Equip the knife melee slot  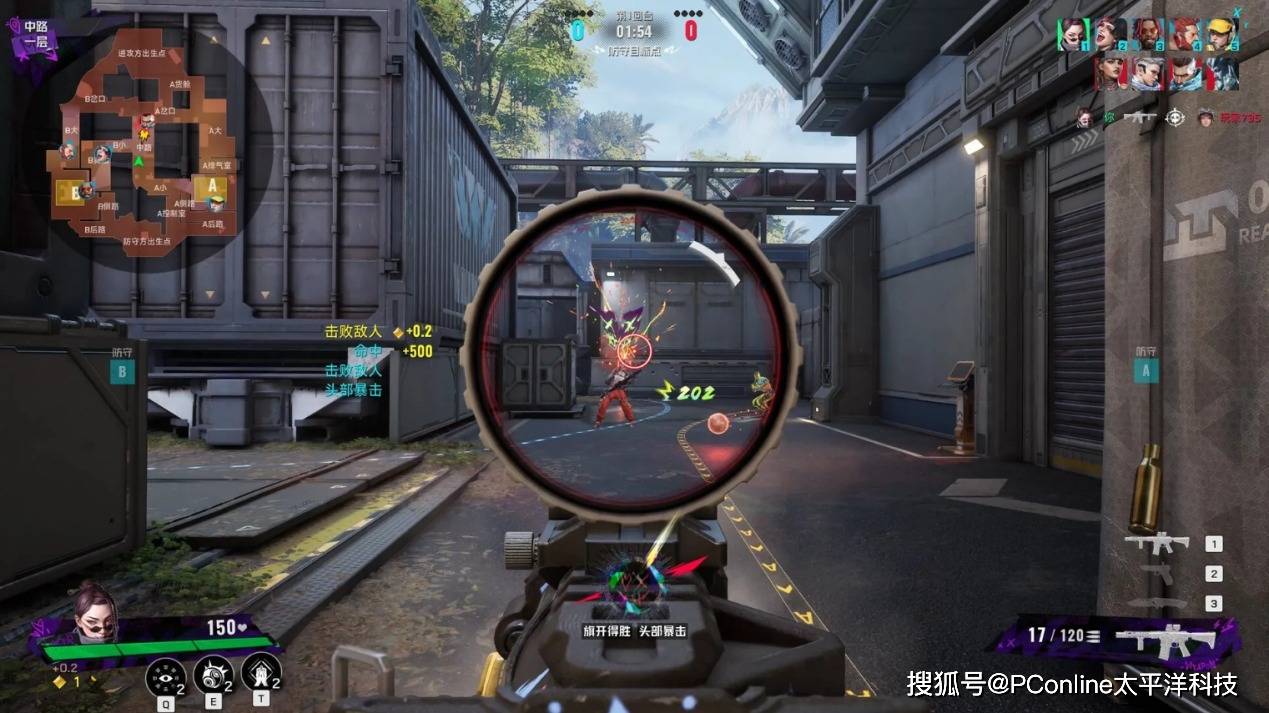pos(1158,603)
